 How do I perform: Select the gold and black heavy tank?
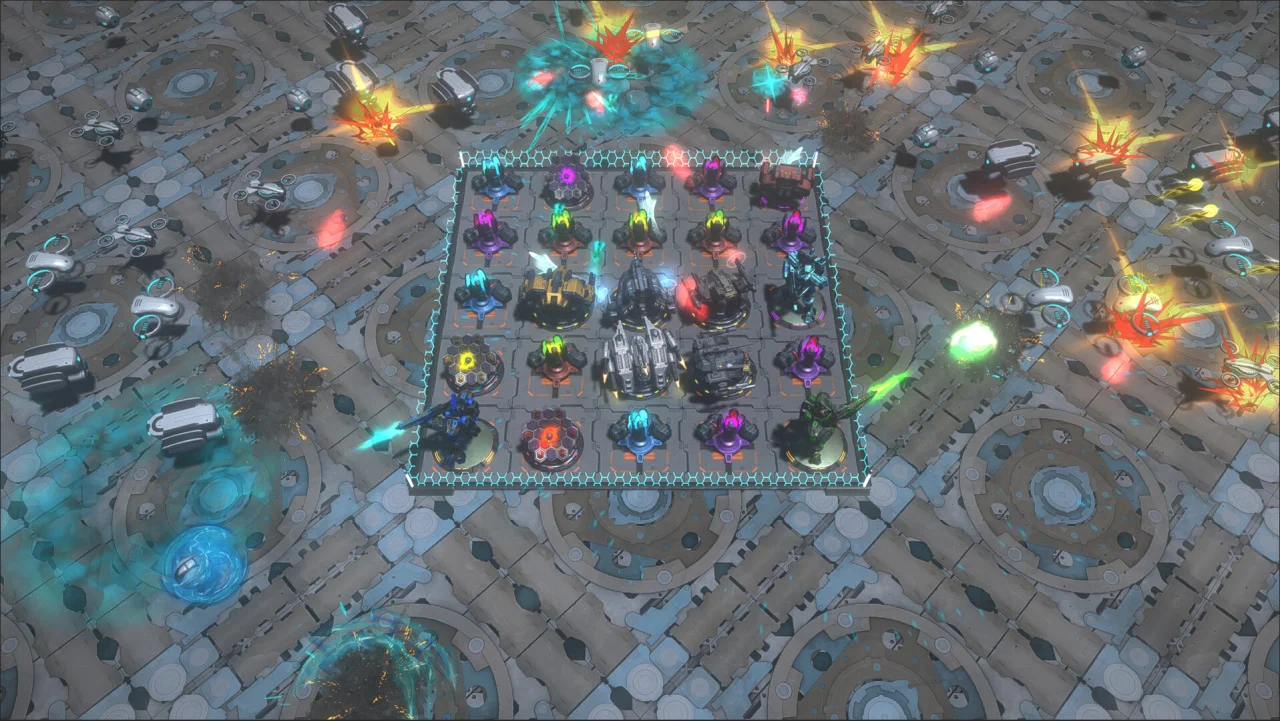tap(556, 293)
